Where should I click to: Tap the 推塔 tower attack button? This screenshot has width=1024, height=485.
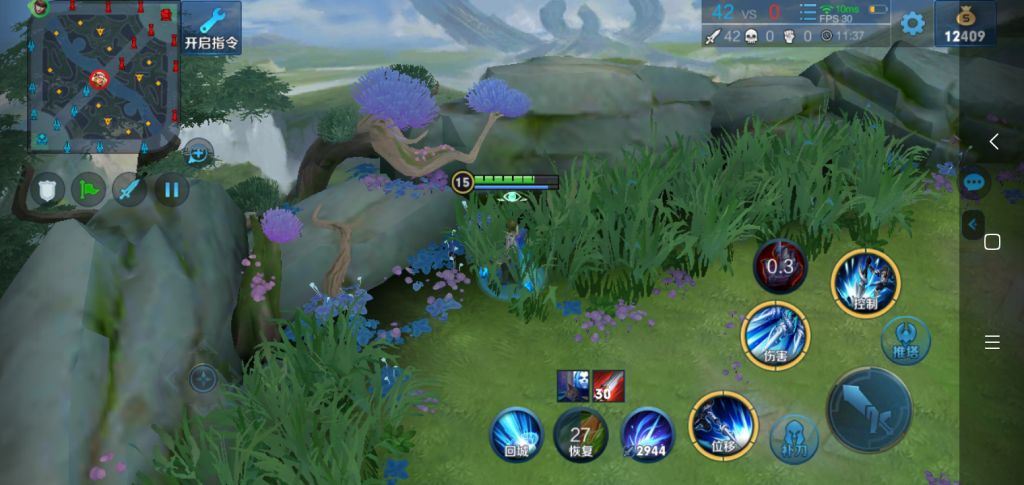[x=905, y=342]
